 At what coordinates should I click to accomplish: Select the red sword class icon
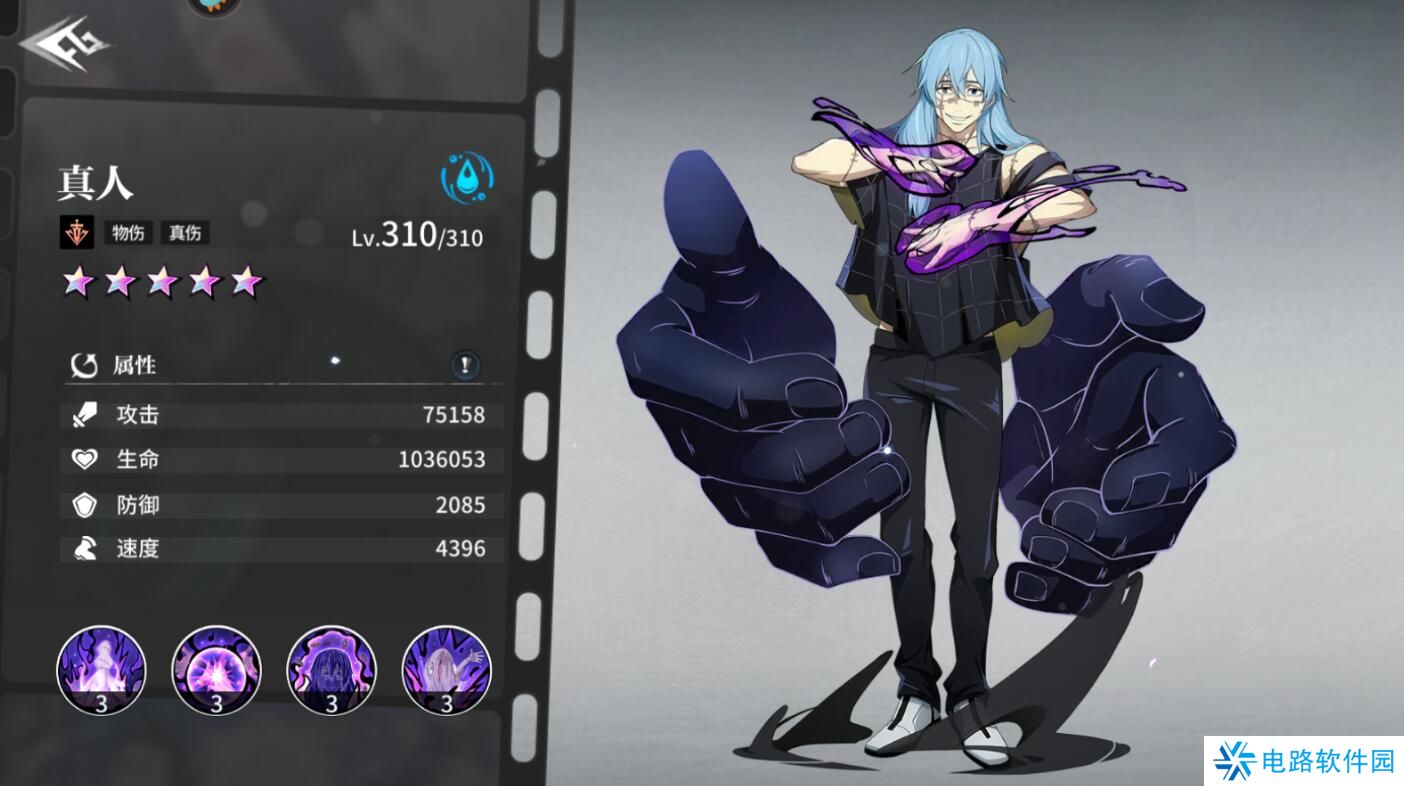[x=76, y=233]
